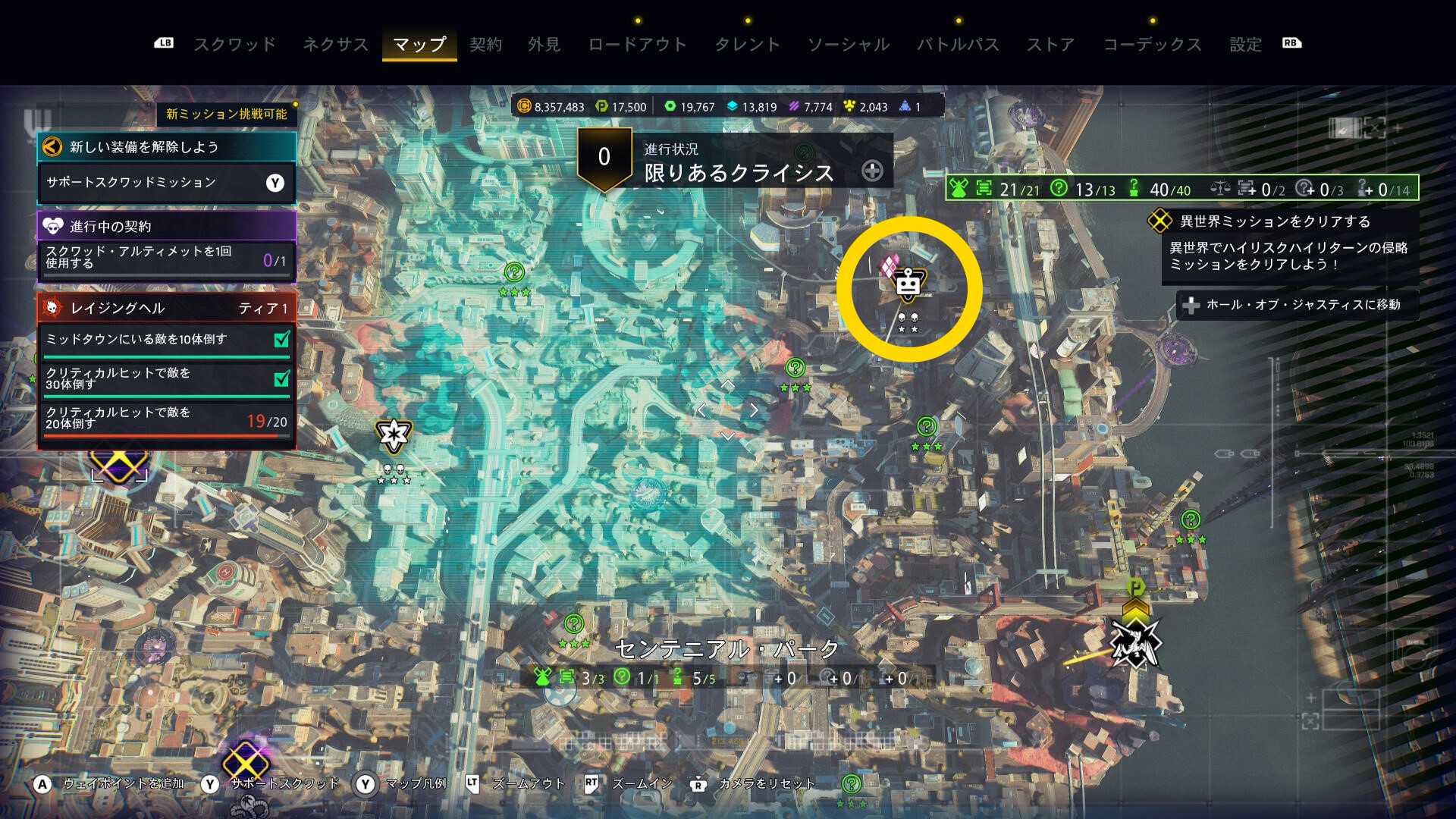Select the レイジングヘル challenge tracker
The width and height of the screenshot is (1456, 819).
166,308
